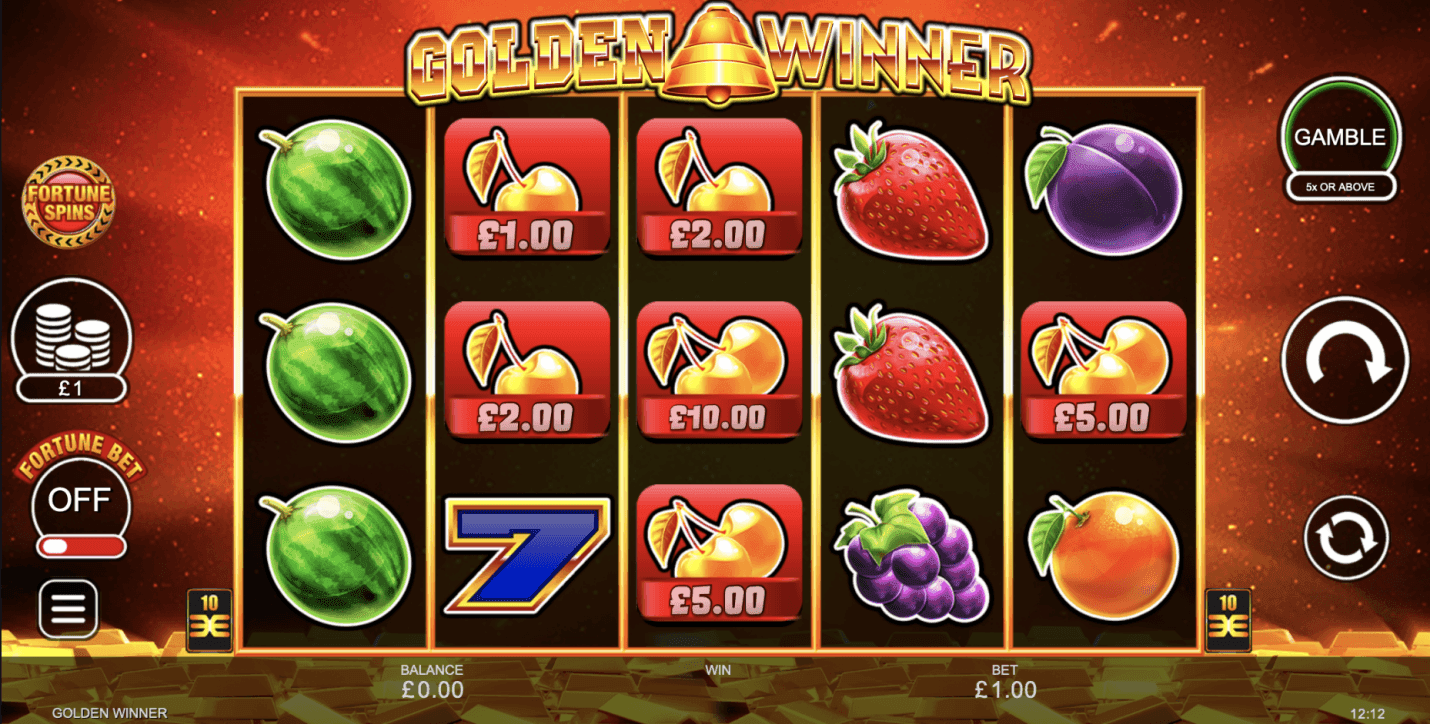This screenshot has height=724, width=1430.
Task: Click the £10.00 golden cherries symbol
Action: tap(716, 370)
